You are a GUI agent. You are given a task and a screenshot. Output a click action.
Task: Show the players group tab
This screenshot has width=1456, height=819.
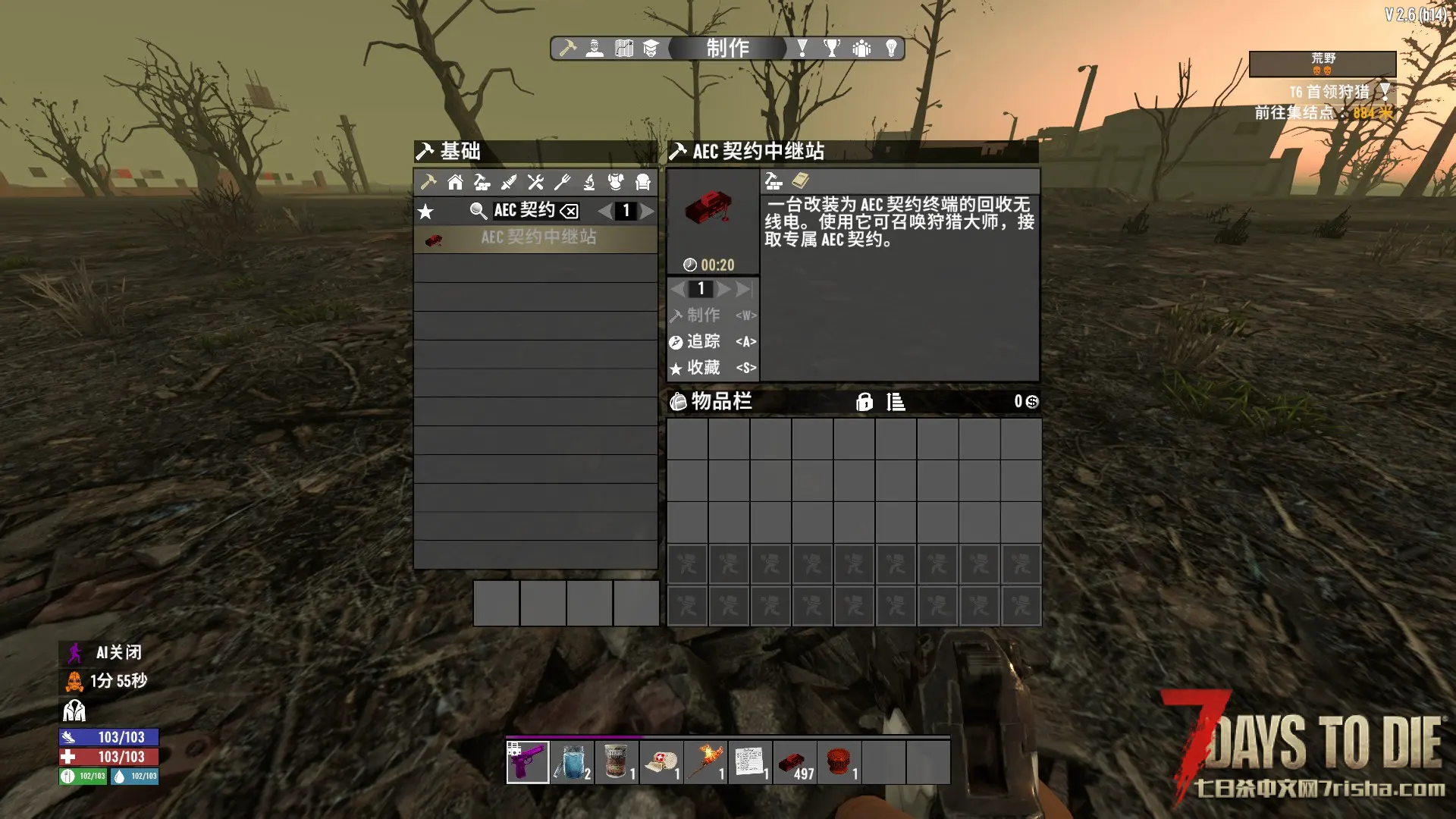coord(861,49)
